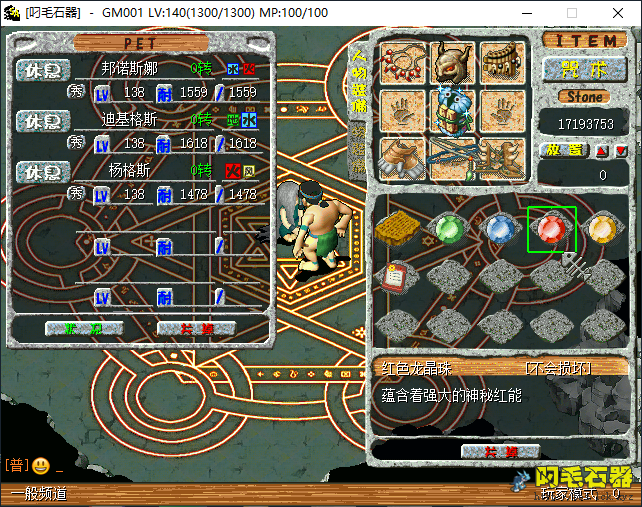Decrease stone amount with down arrow
The height and width of the screenshot is (507, 642).
[x=621, y=151]
